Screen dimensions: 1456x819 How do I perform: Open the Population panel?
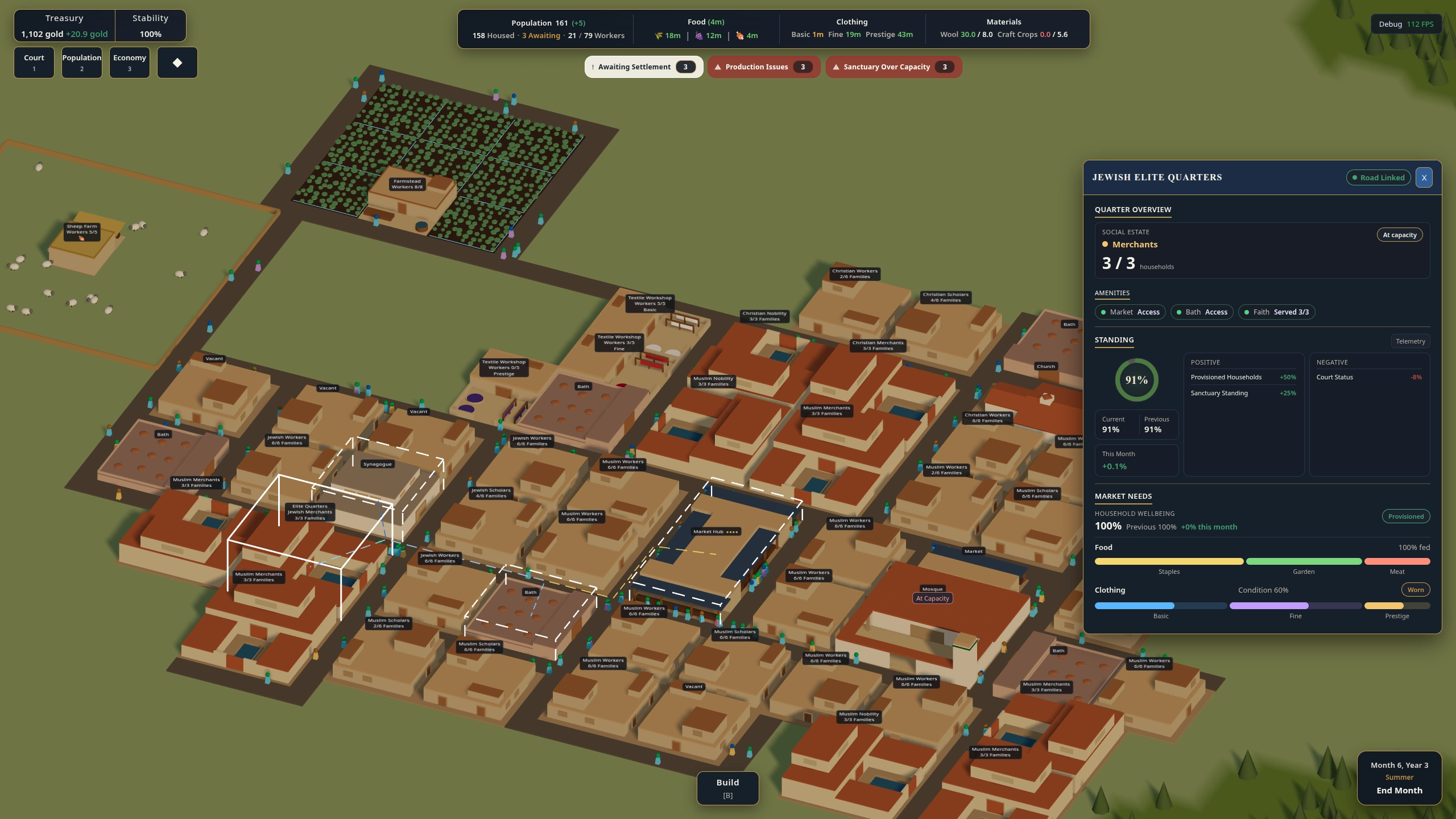[x=82, y=62]
